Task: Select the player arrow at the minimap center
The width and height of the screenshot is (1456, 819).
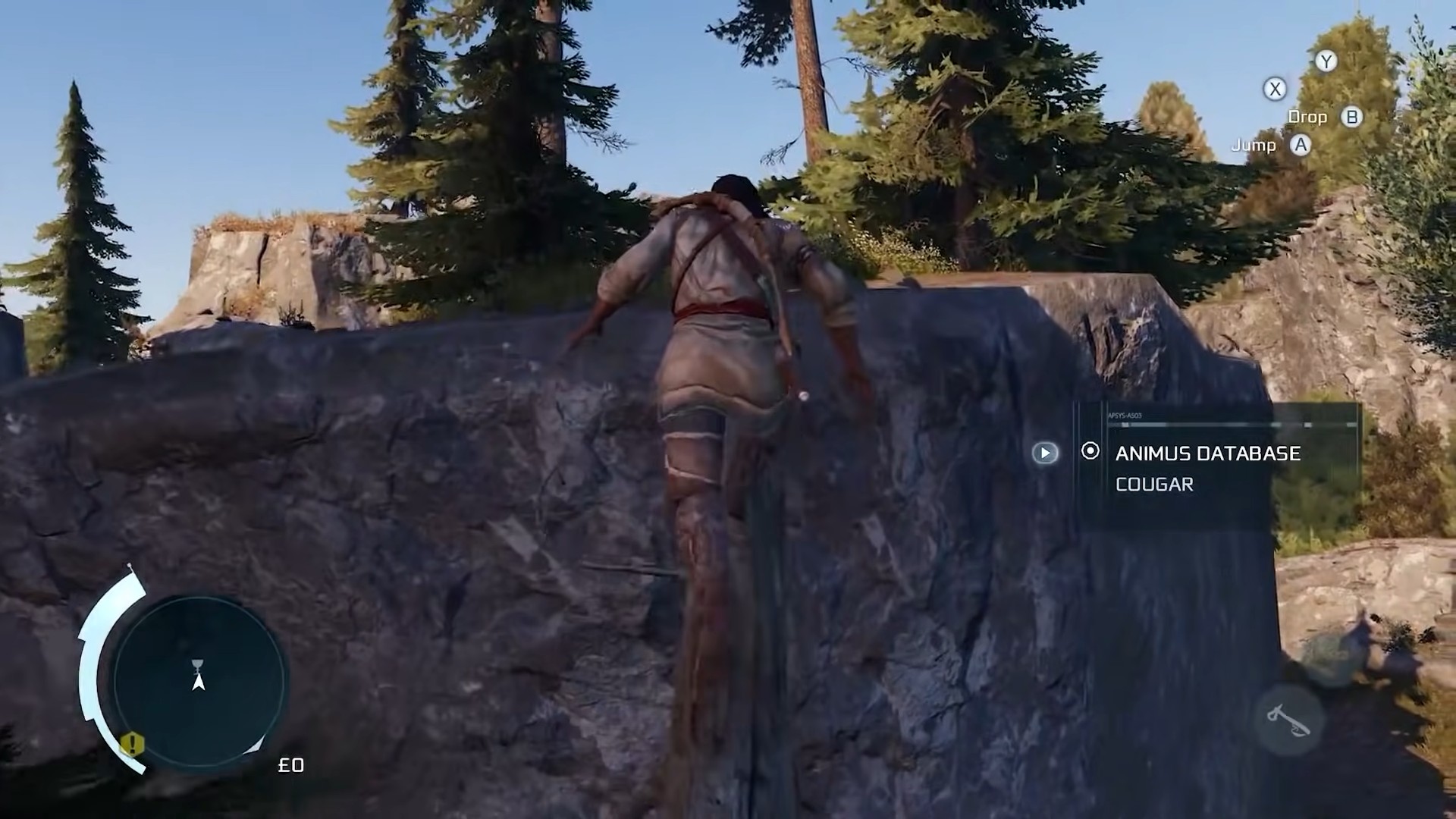Action: [199, 683]
